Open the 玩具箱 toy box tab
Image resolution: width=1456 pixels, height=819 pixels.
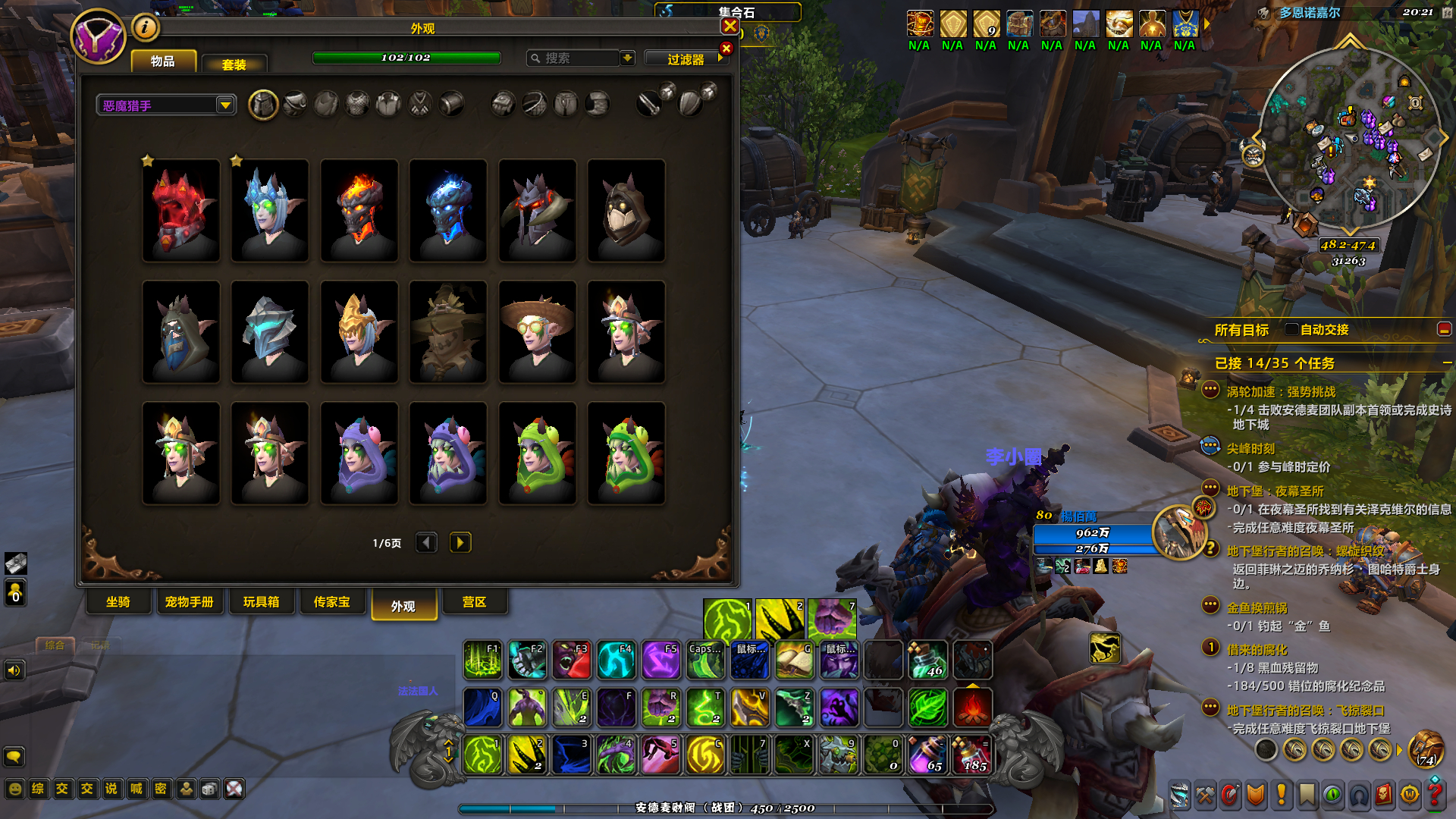(261, 602)
